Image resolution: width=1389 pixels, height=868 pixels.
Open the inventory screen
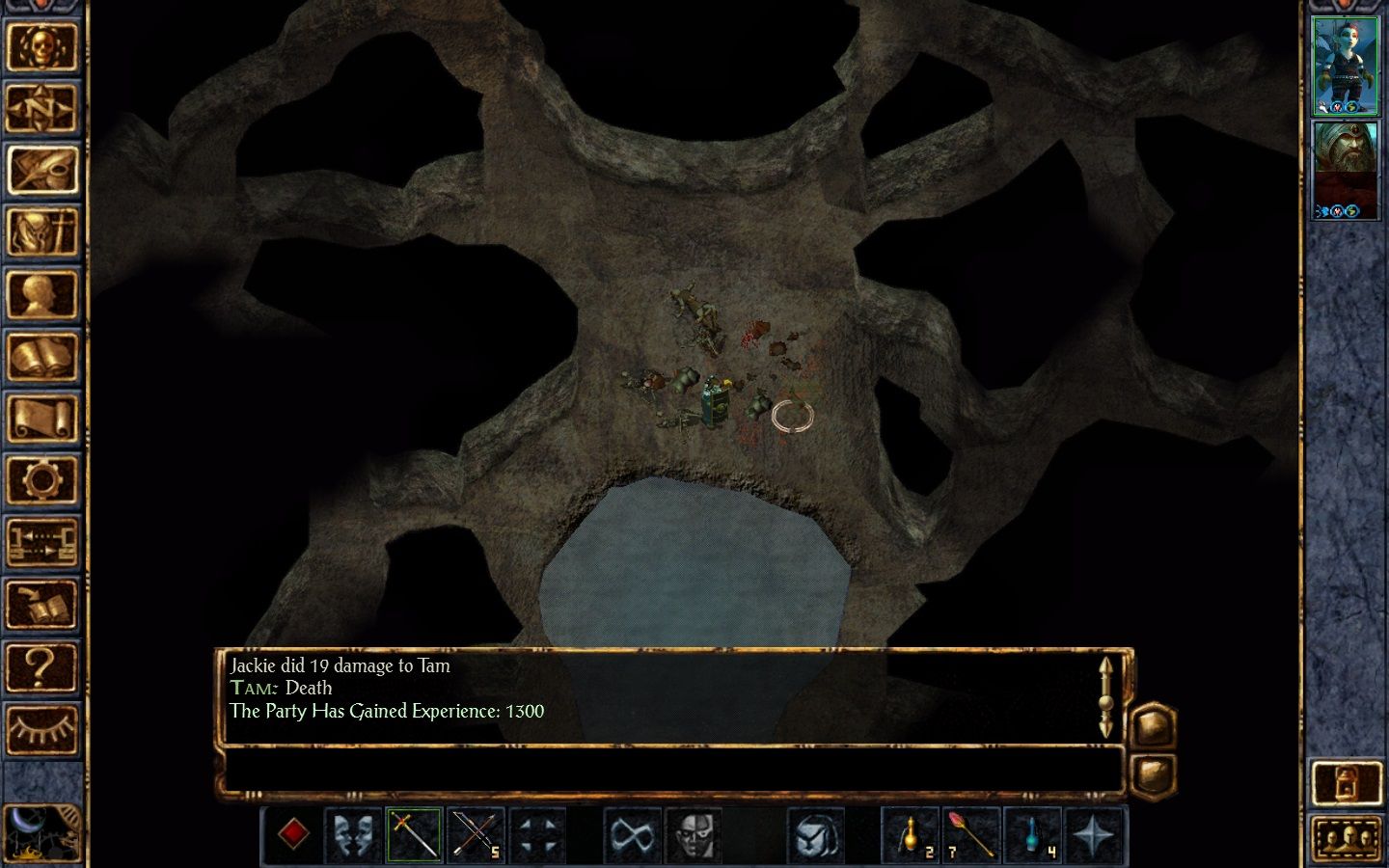coord(41,232)
